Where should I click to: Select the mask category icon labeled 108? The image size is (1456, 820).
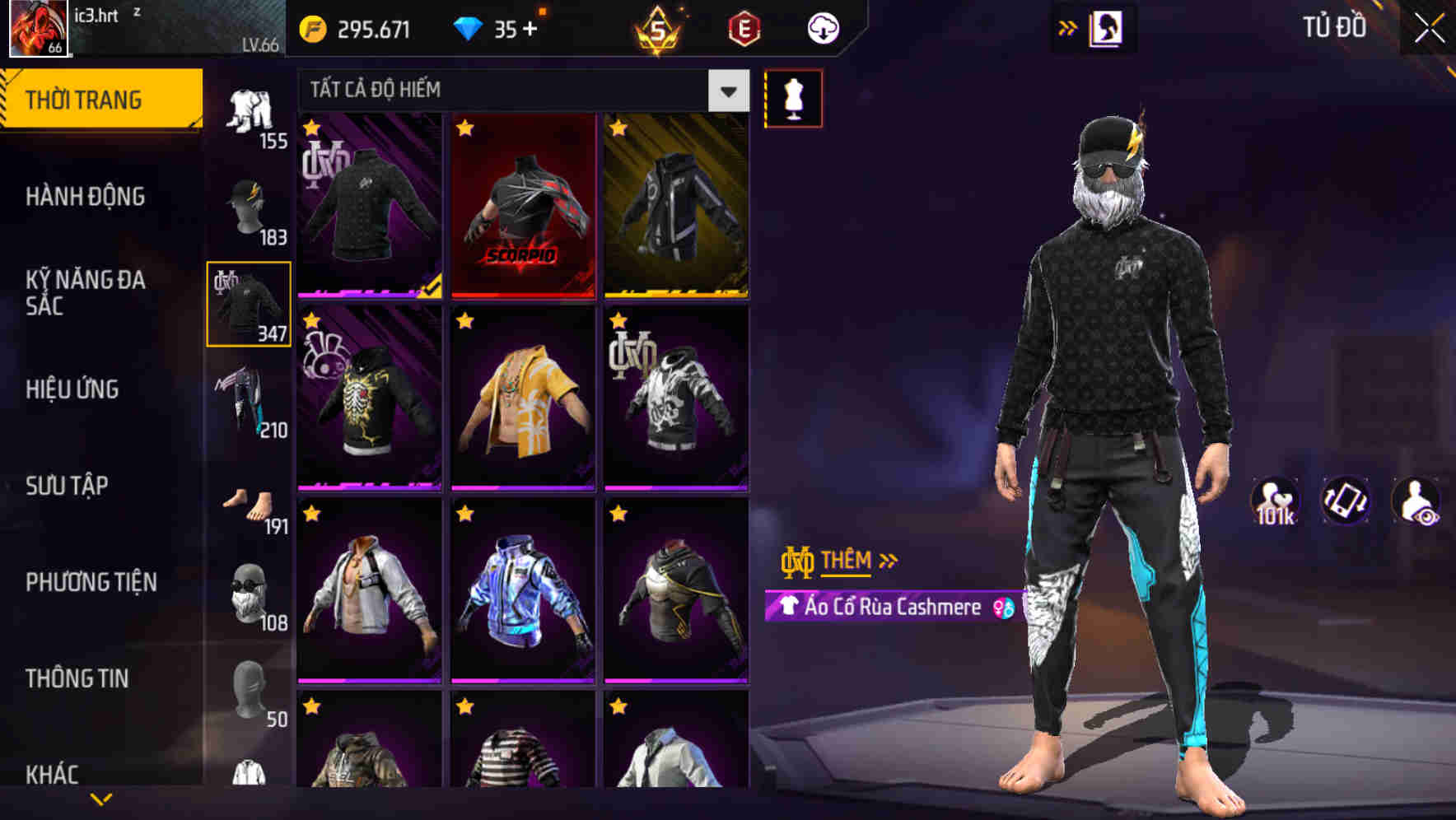pyautogui.click(x=250, y=589)
